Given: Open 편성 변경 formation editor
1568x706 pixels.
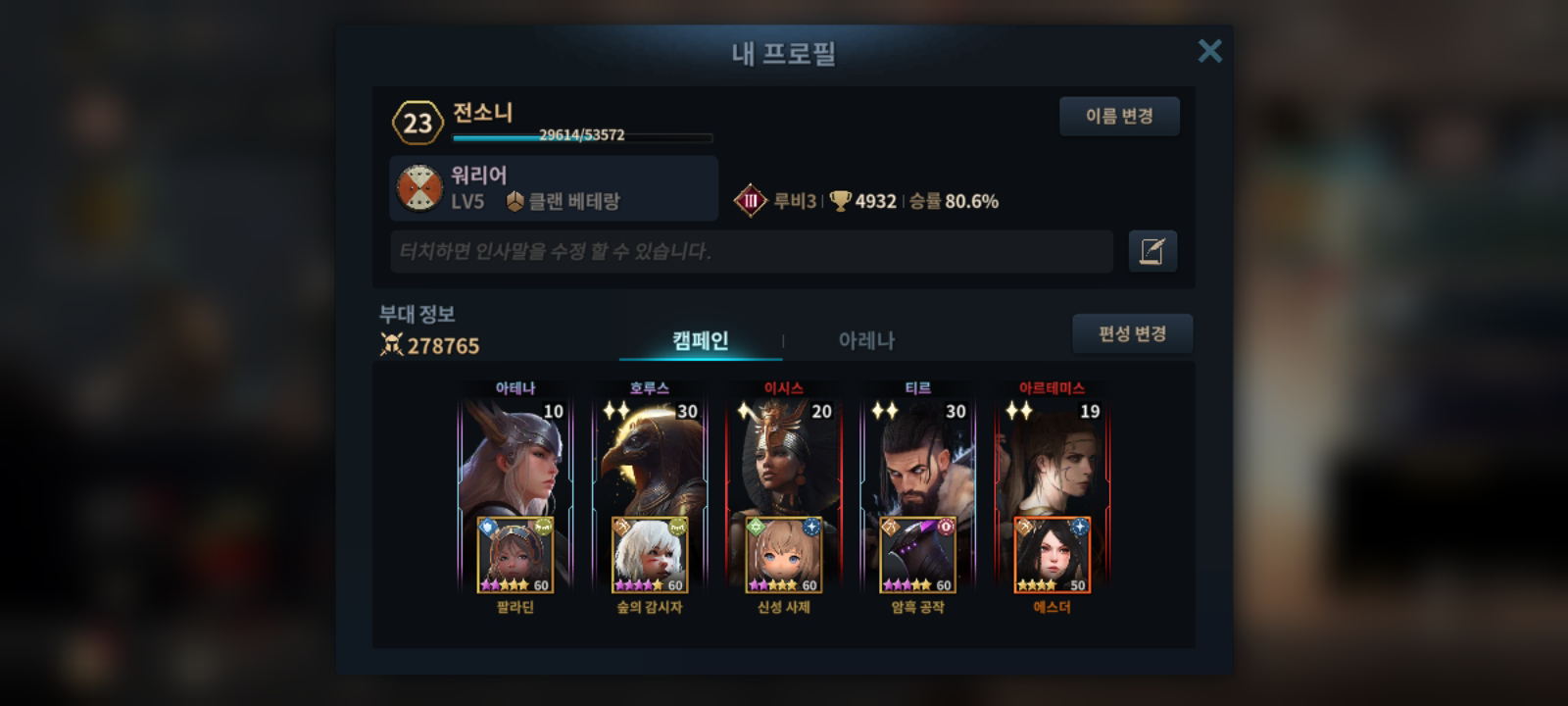Looking at the screenshot, I should pos(1132,333).
